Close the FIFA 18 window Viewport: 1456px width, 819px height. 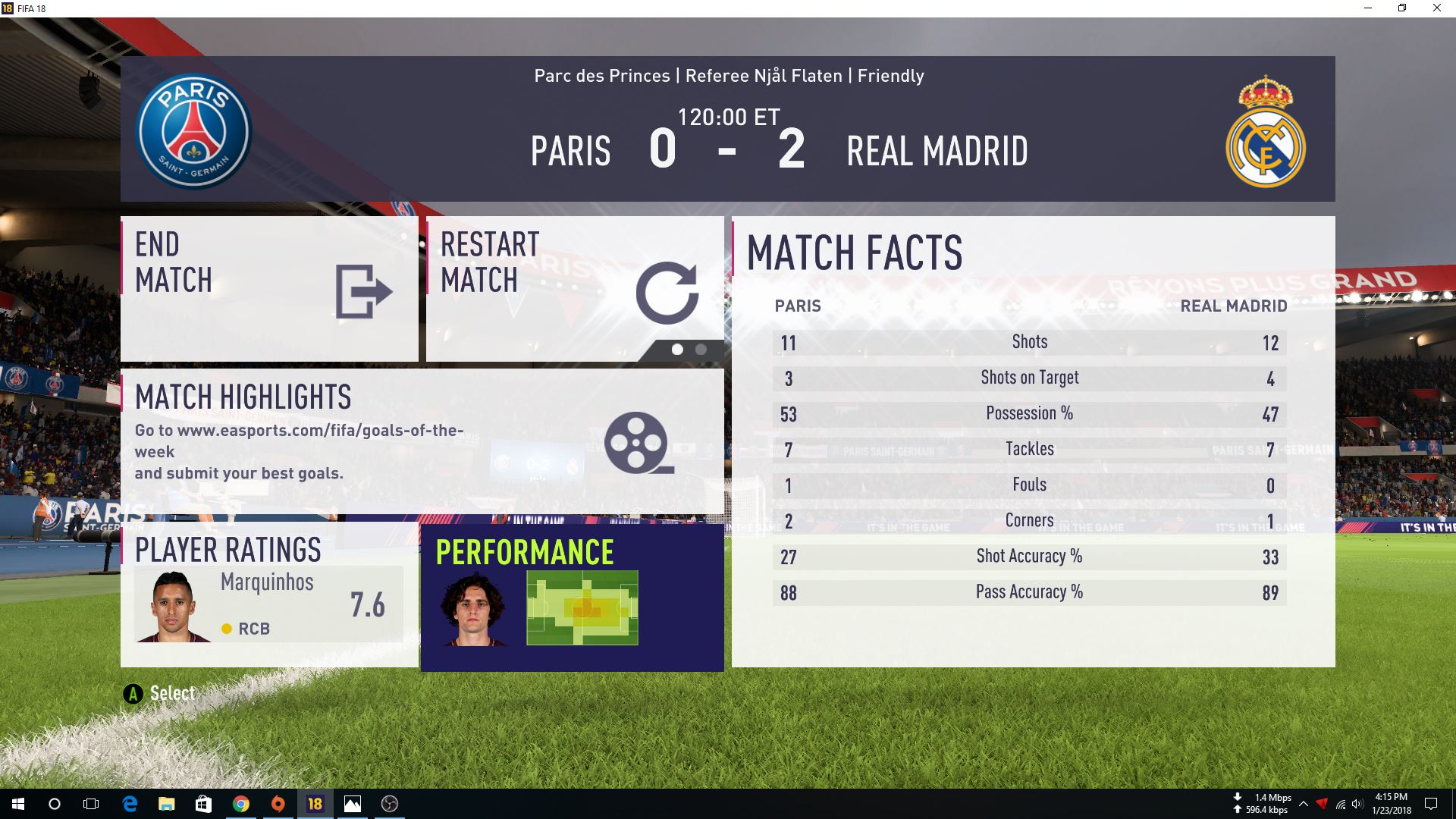pyautogui.click(x=1436, y=8)
